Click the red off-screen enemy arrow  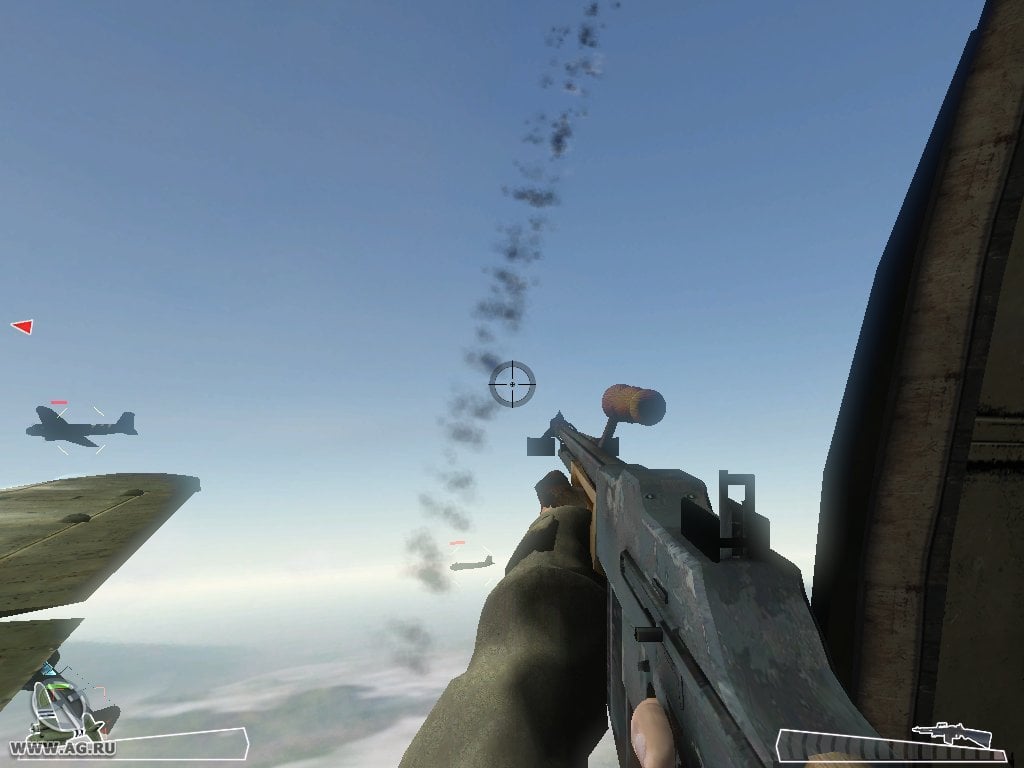click(22, 326)
